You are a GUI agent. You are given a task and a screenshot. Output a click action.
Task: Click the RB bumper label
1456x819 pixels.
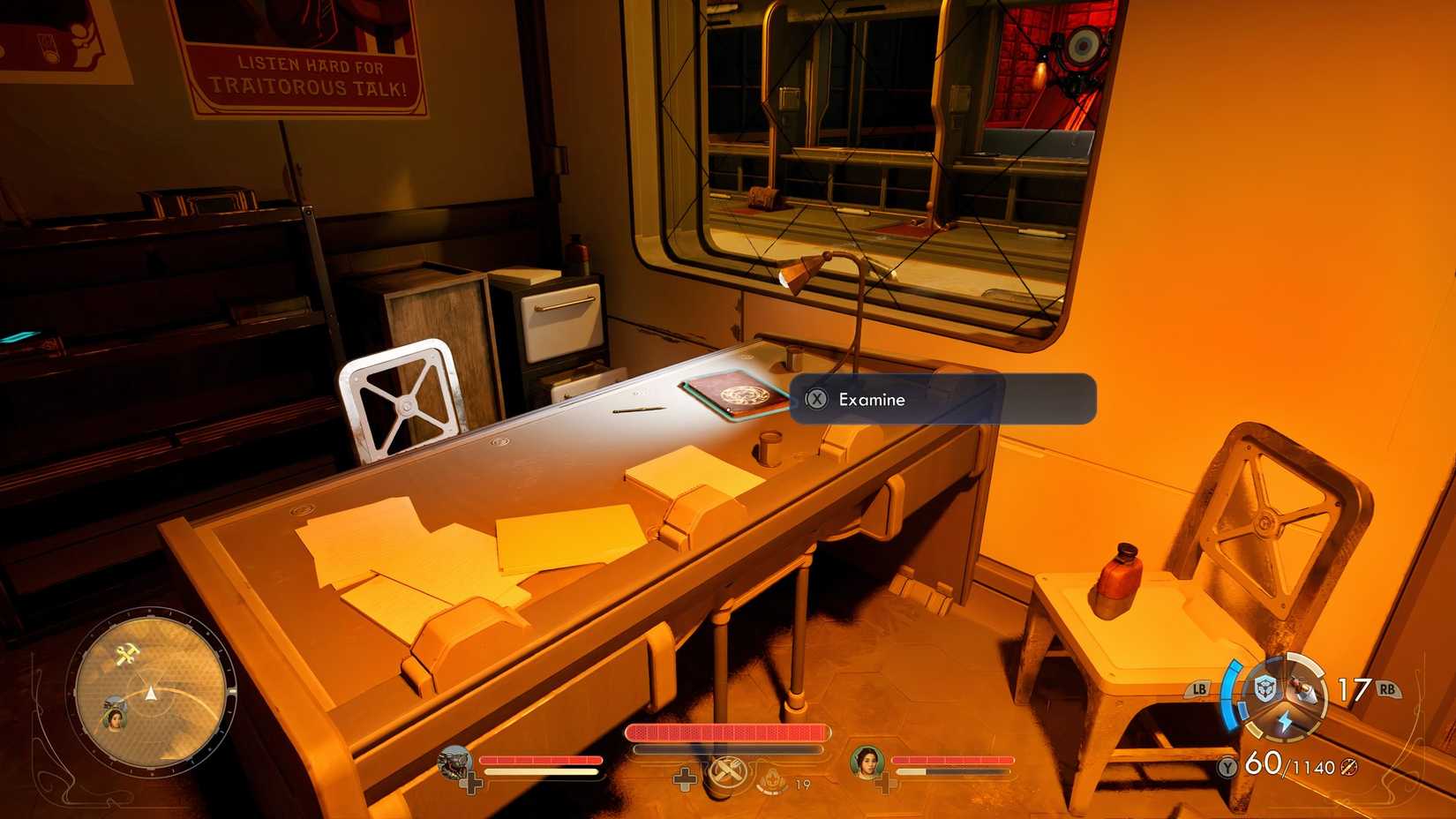pos(1387,689)
